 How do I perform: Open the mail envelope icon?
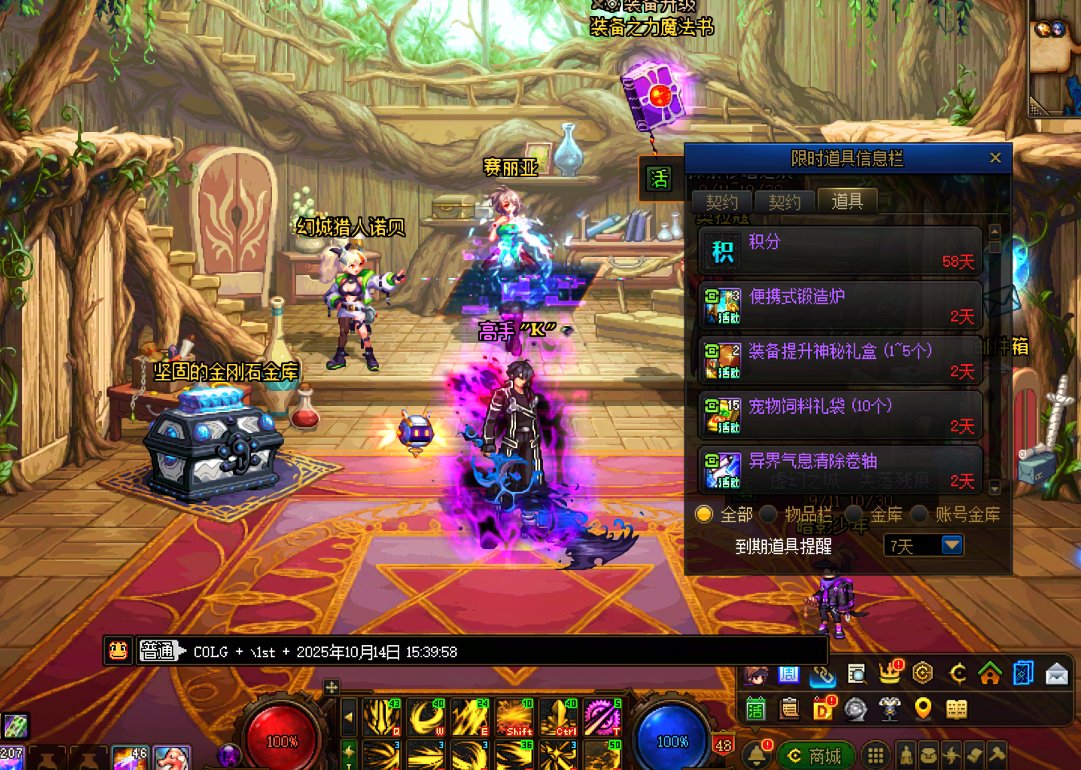click(1057, 673)
